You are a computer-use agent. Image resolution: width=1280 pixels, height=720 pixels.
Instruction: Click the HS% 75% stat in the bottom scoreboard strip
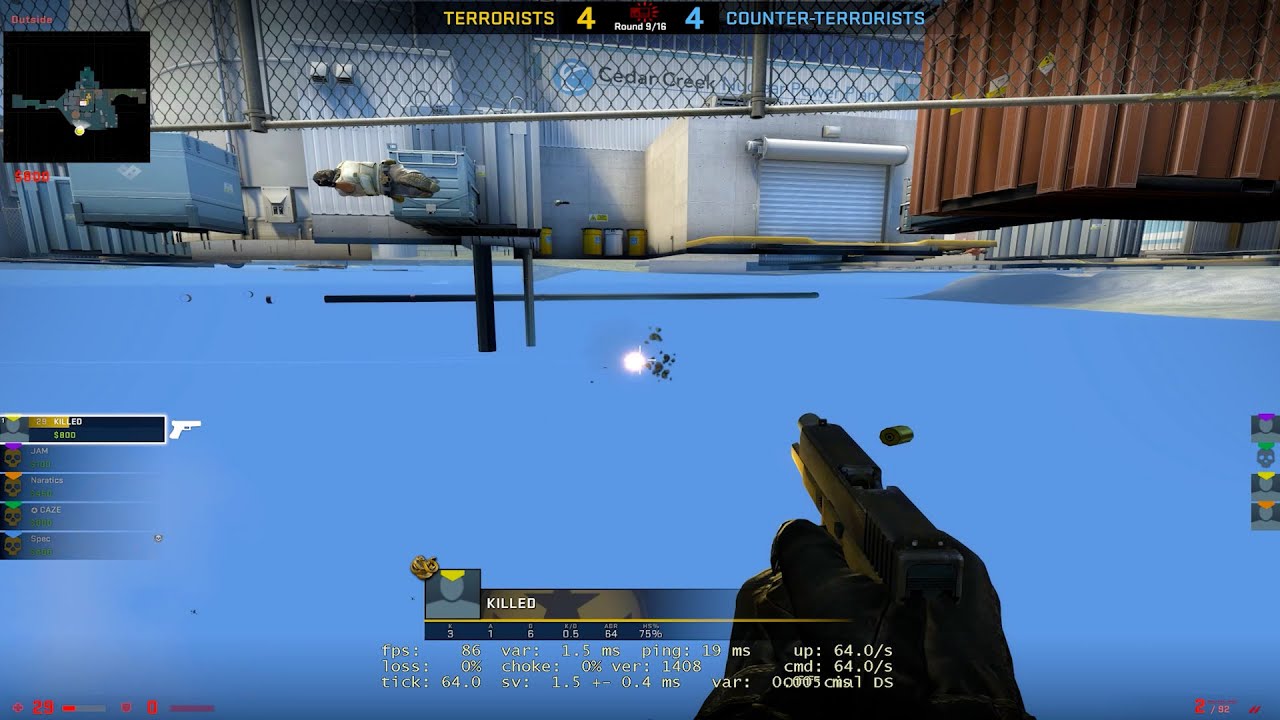click(x=651, y=629)
